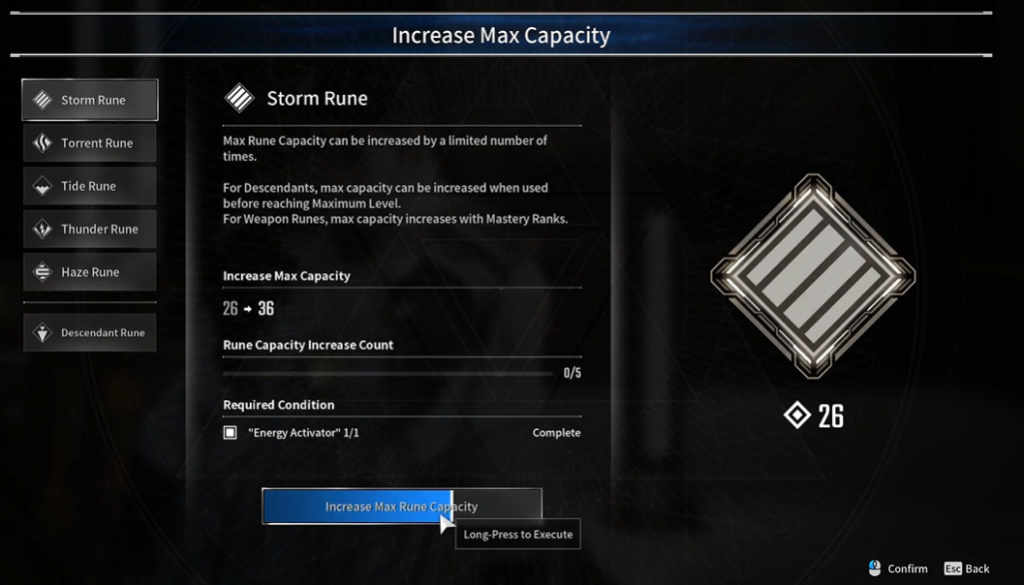
Task: Open the Thunder Rune category
Action: [x=90, y=229]
